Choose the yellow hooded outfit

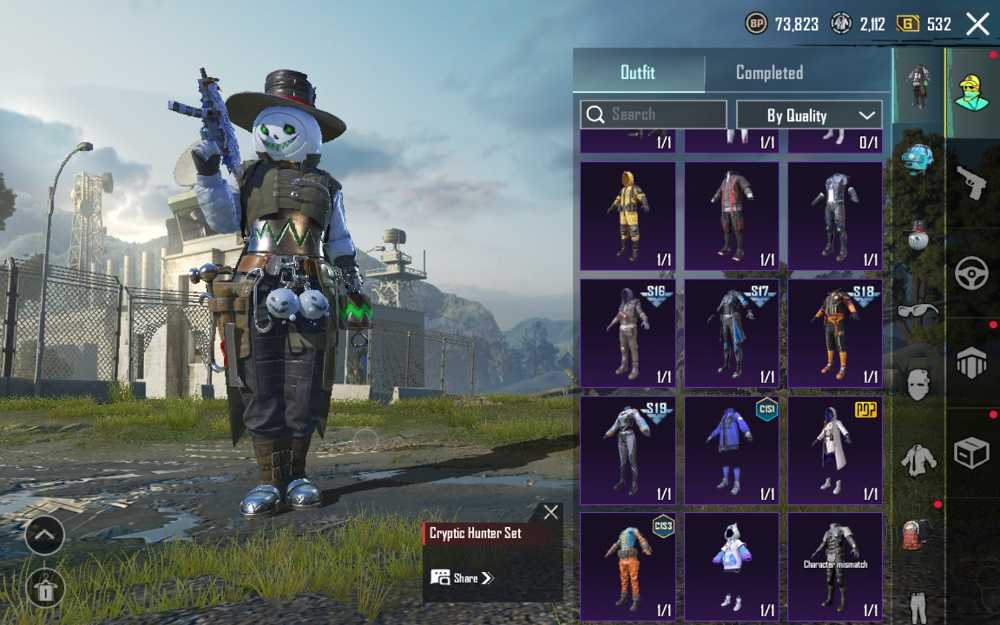[x=627, y=216]
